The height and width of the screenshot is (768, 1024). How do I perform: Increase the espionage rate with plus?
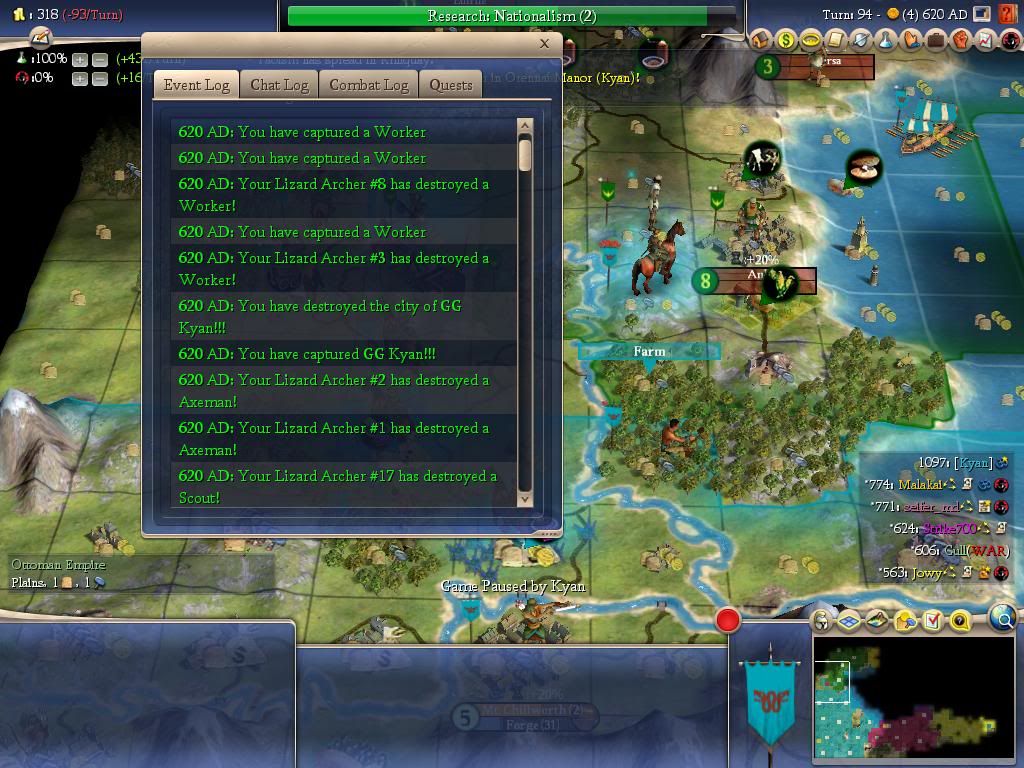tap(80, 78)
